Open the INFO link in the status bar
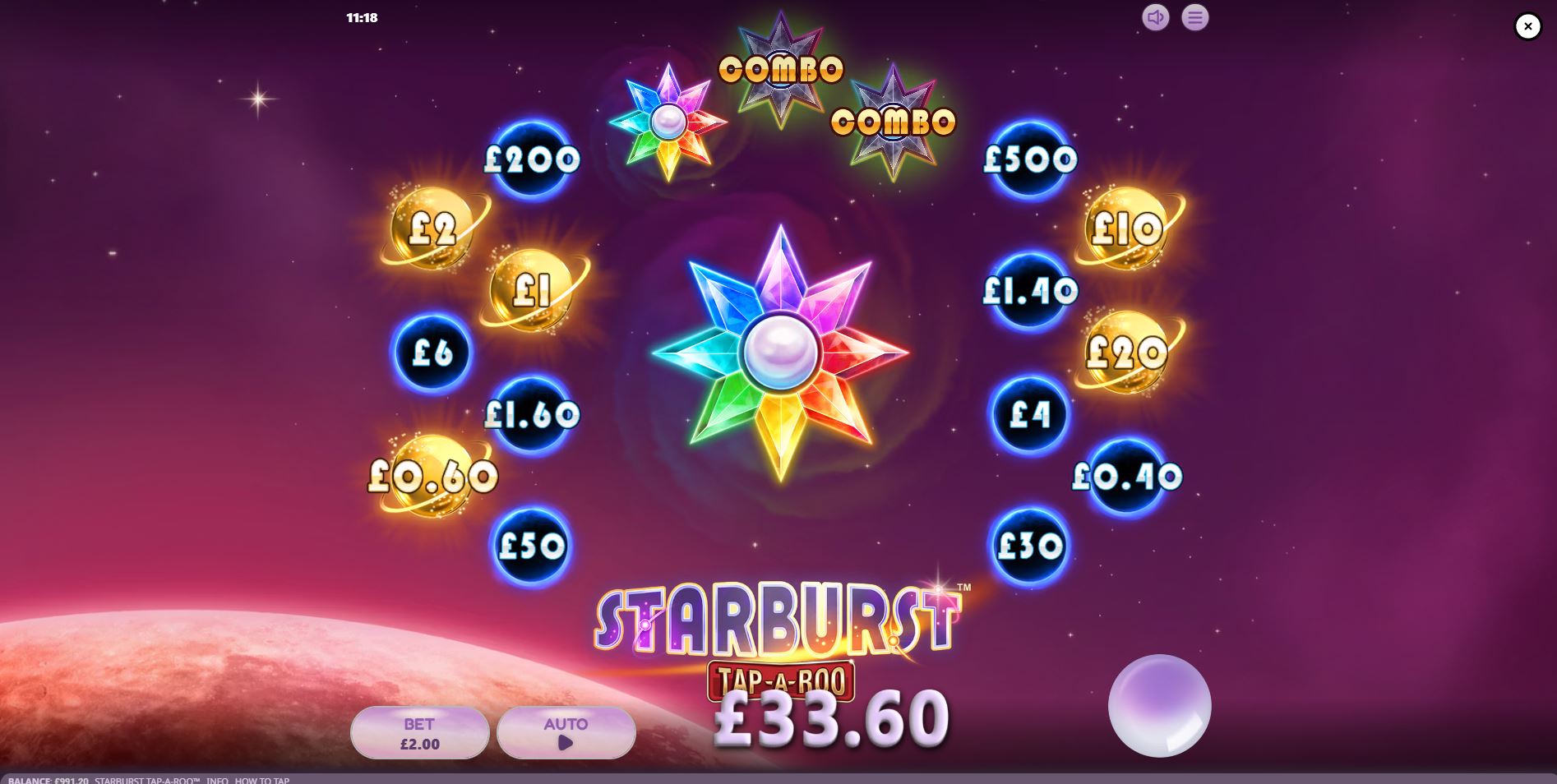Viewport: 1557px width, 784px height. pyautogui.click(x=218, y=781)
